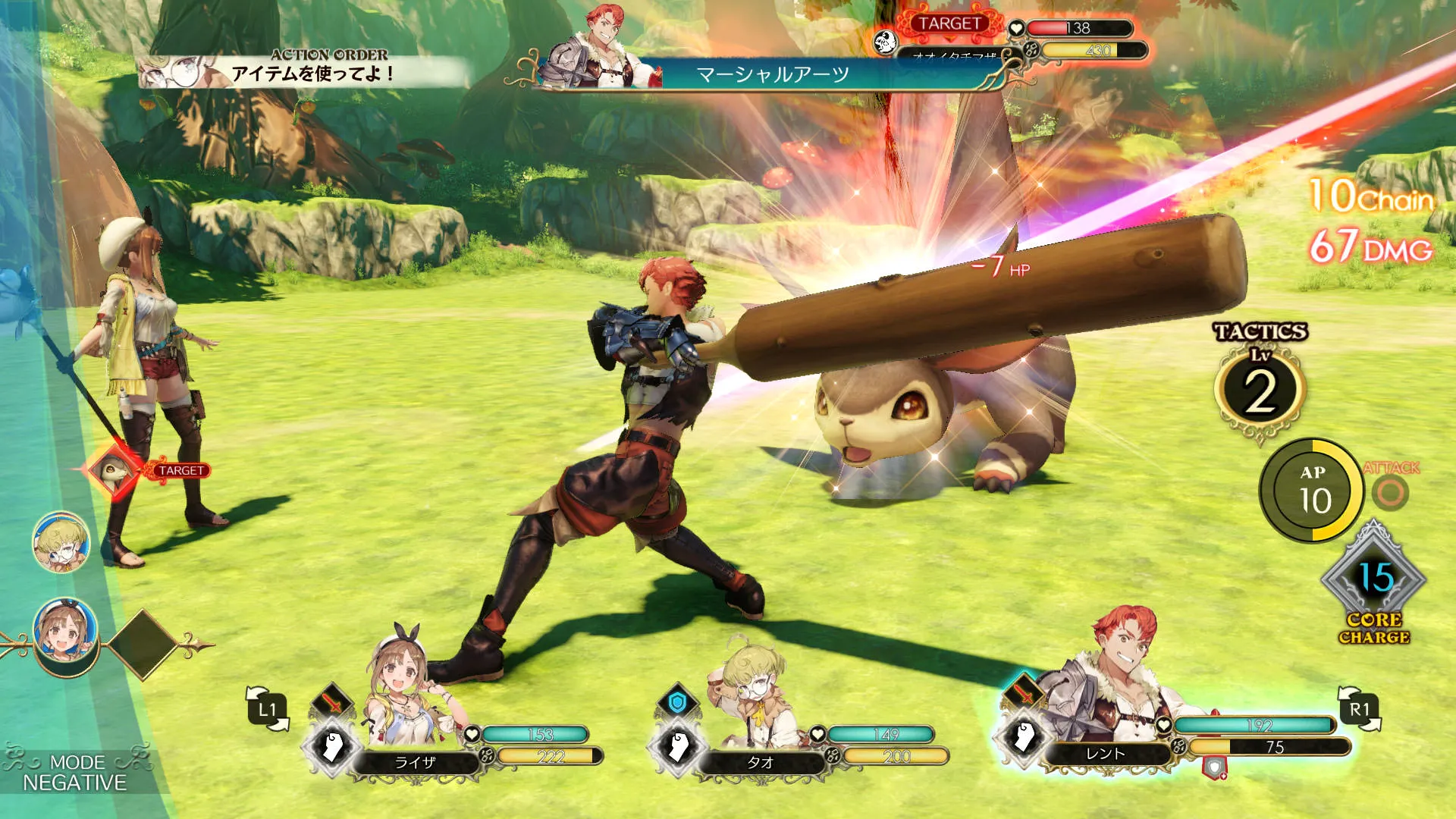This screenshot has width=1456, height=819.
Task: Select Tao's turn icon on the timeline
Action: pos(61,542)
